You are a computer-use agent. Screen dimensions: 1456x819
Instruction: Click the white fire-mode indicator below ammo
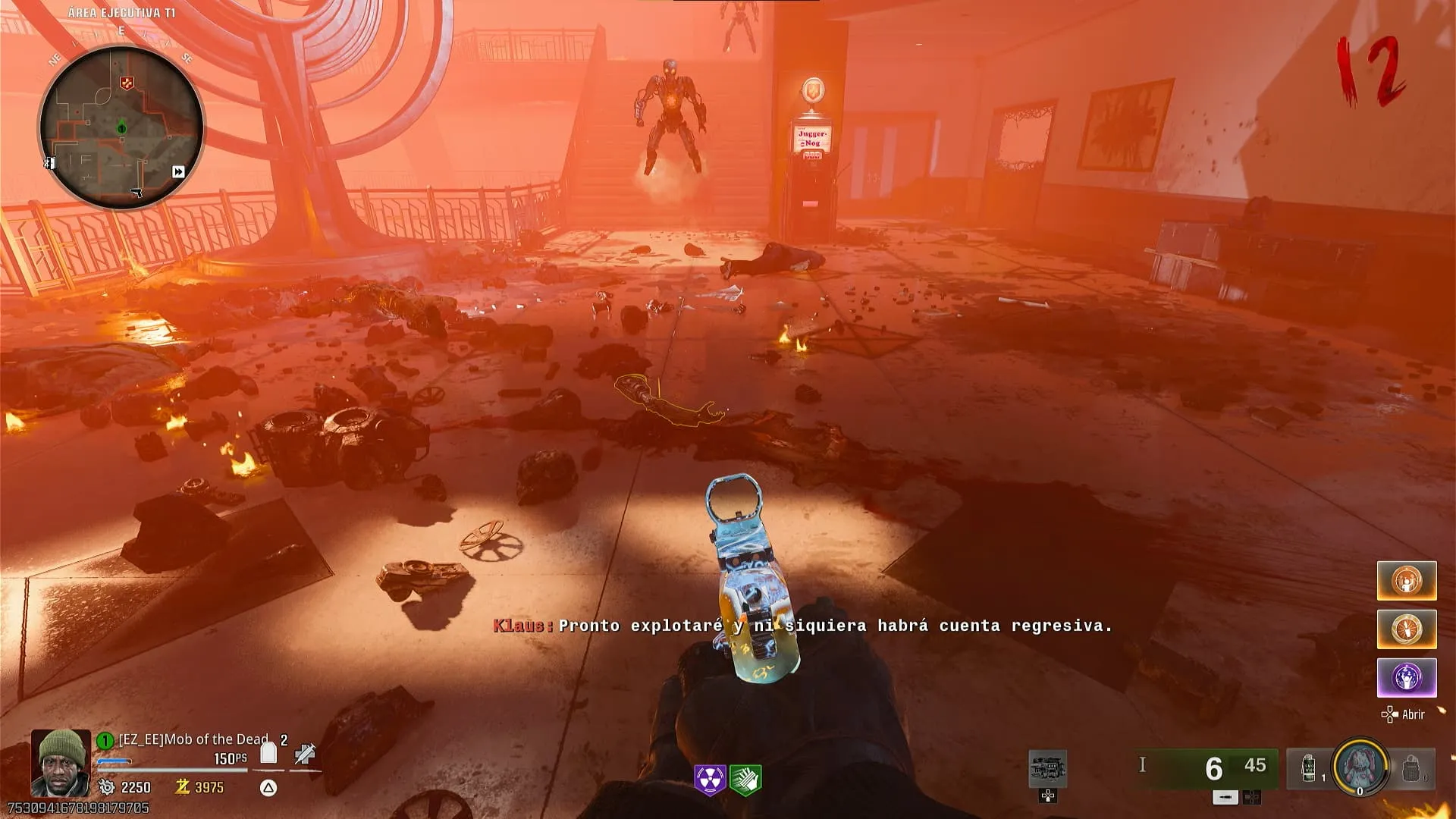coord(1225,797)
